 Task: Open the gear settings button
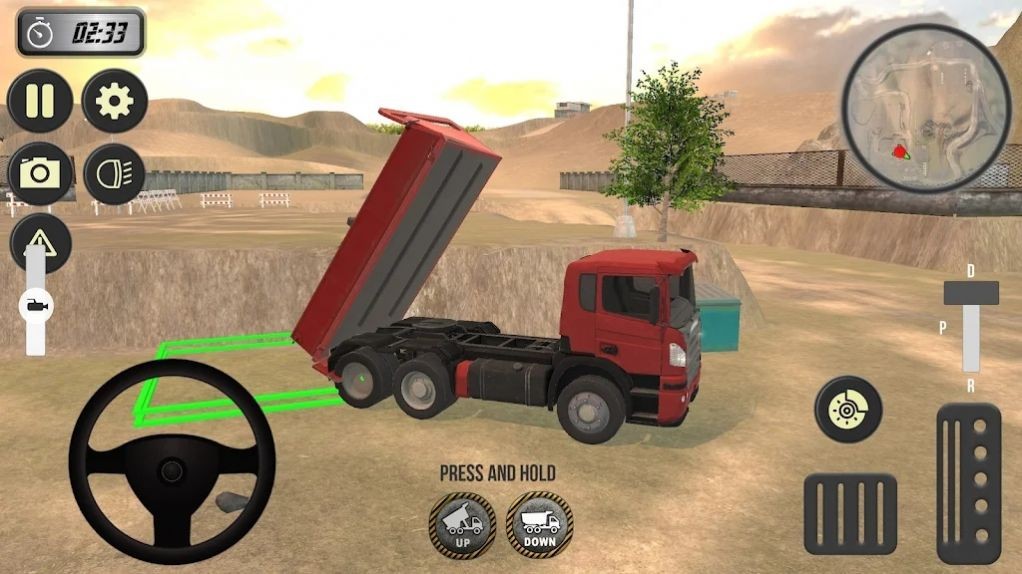pyautogui.click(x=115, y=101)
